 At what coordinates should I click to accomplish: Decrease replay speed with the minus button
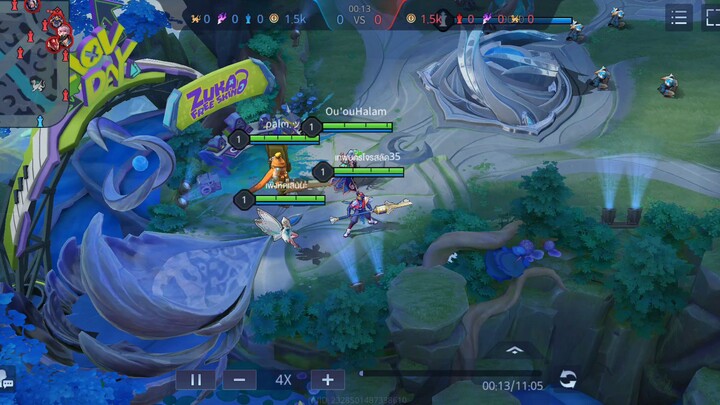coord(239,380)
